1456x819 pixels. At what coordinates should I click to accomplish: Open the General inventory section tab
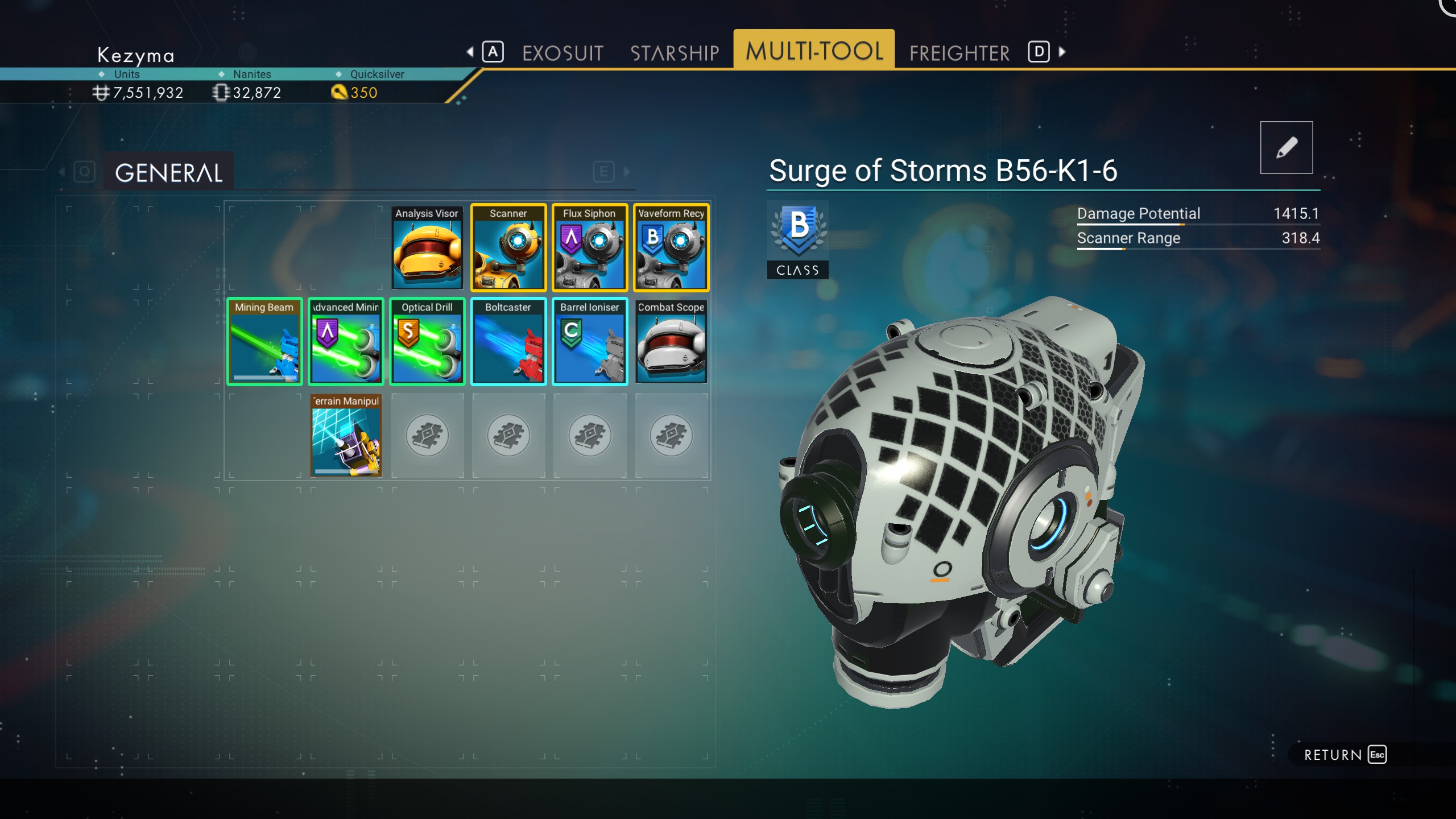[168, 172]
